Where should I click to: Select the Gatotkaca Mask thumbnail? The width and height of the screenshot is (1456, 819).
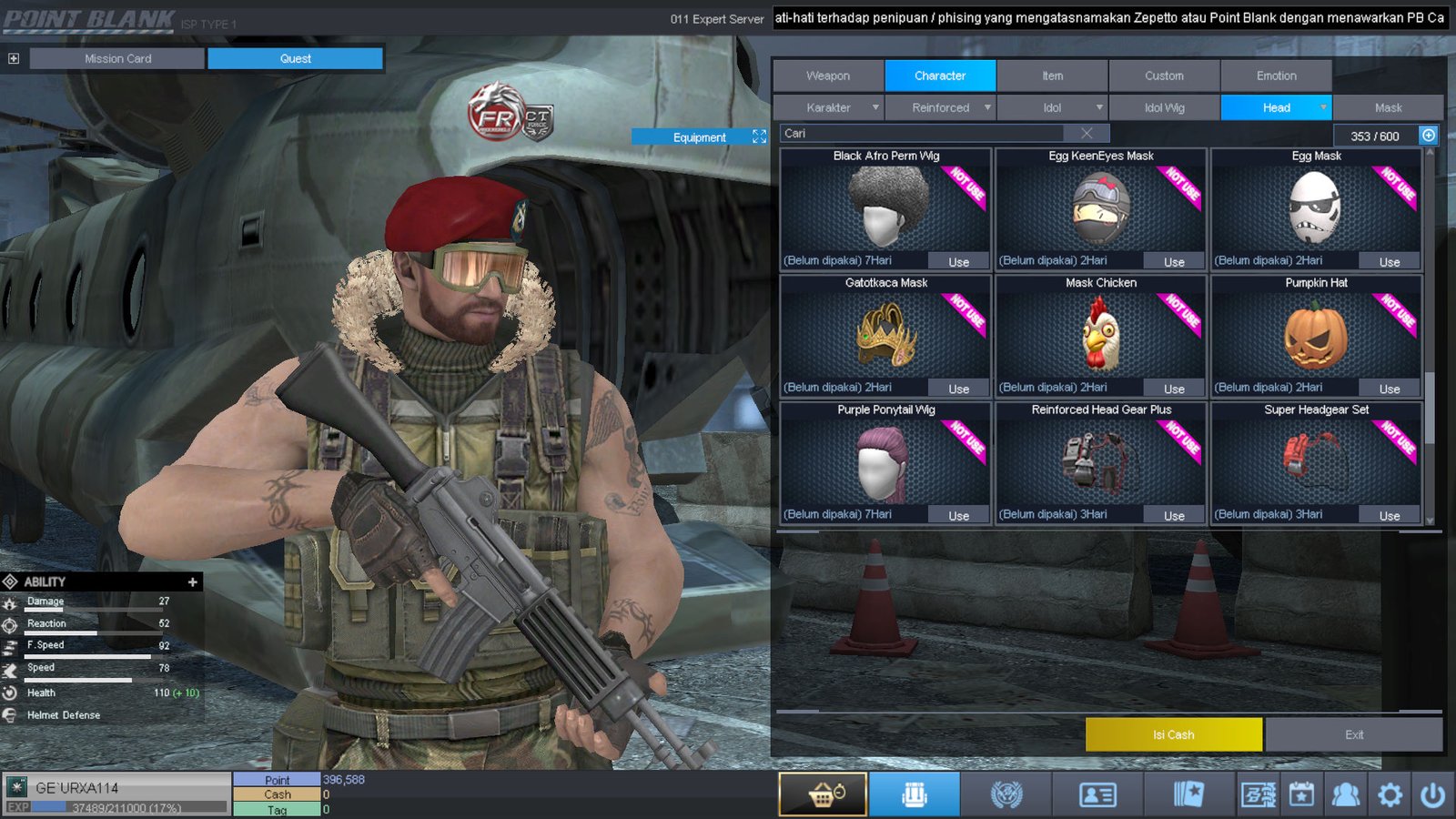tap(885, 335)
